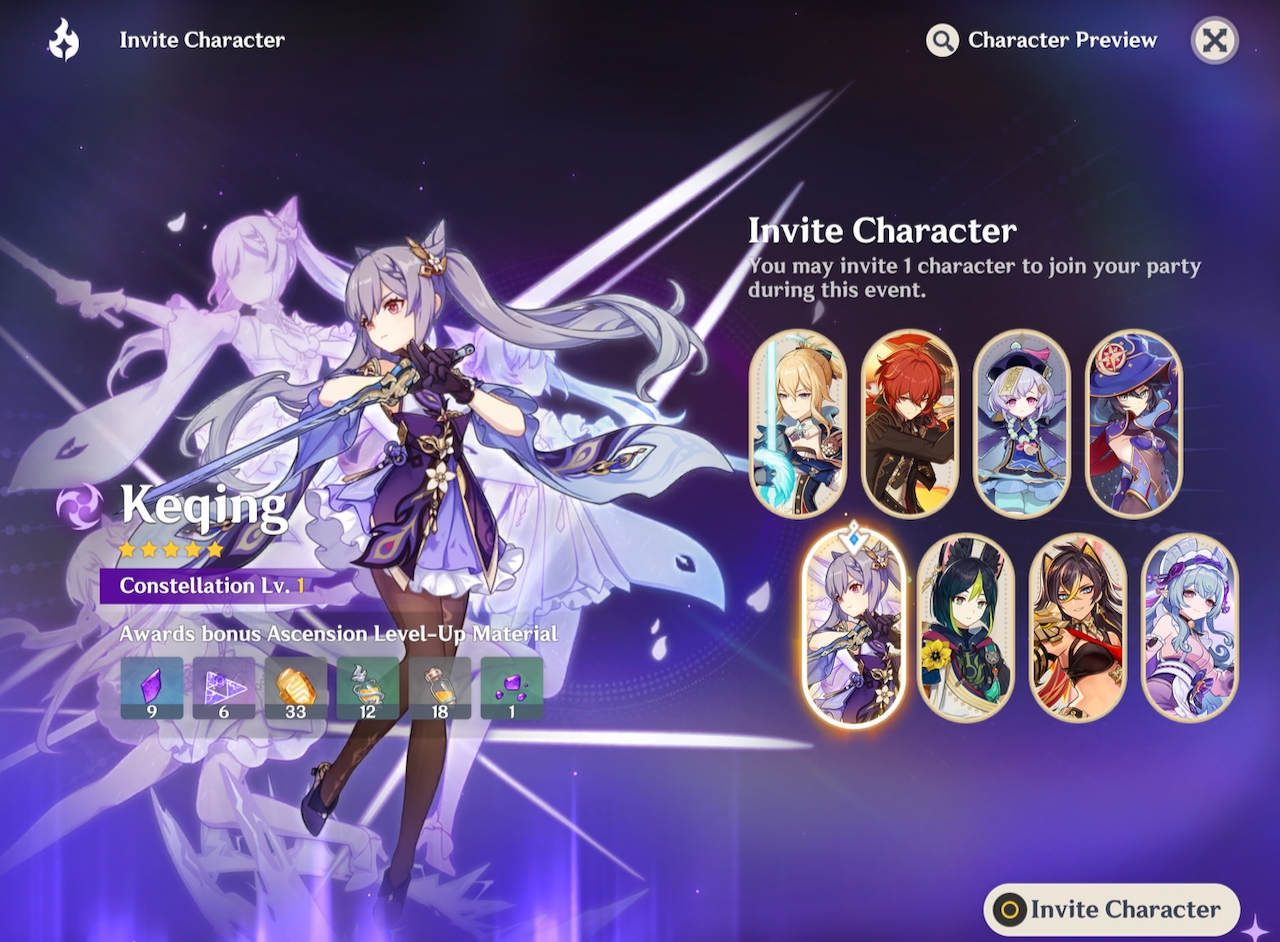The width and height of the screenshot is (1280, 942).
Task: Choose Diluc's red-haired portrait
Action: 910,423
